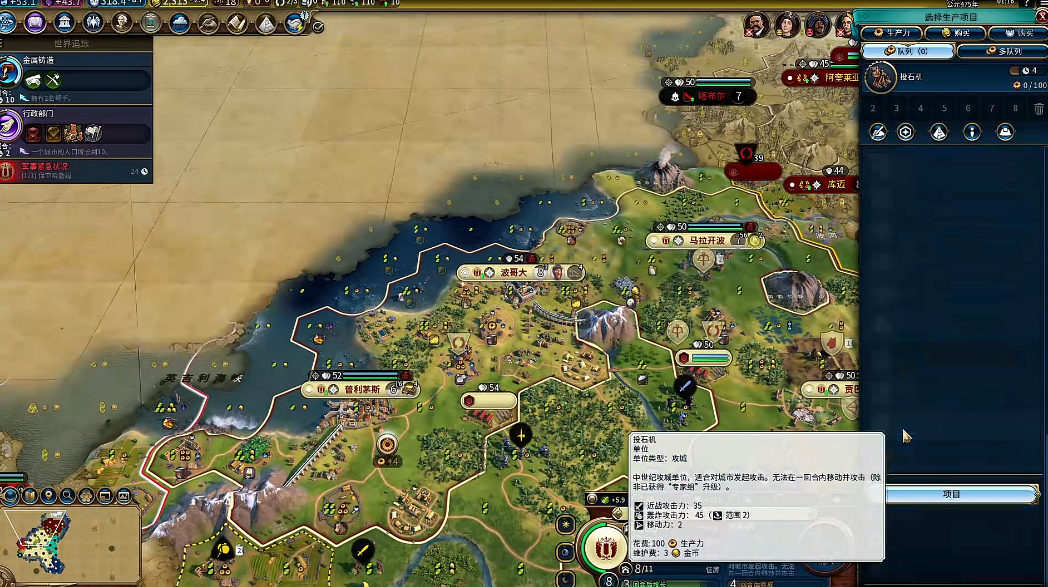Viewport: 1048px width, 587px height.
Task: Click the 项目 button in production panel
Action: 951,494
